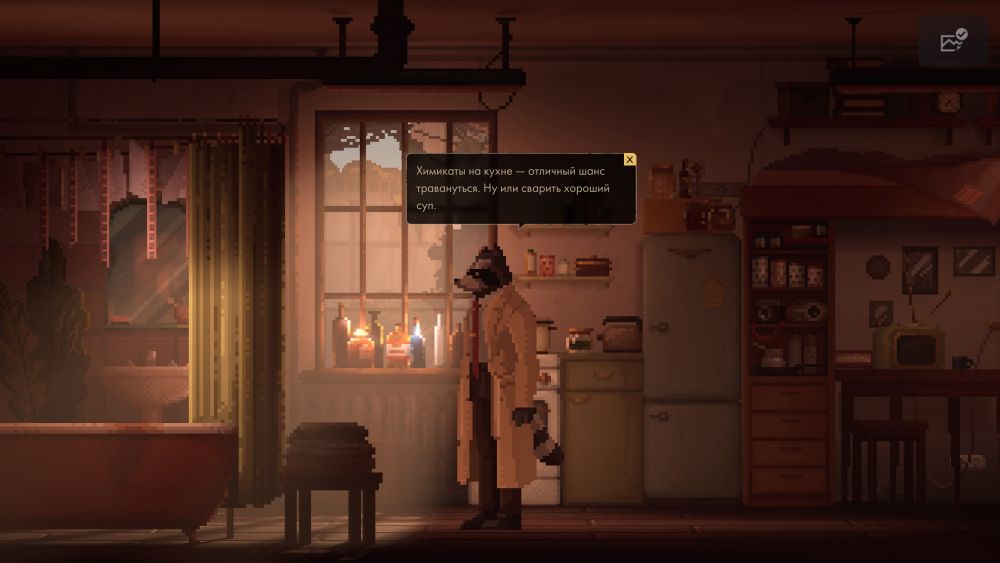Close the dialogue speech bubble
Screen dimensions: 1000x563
629,160
